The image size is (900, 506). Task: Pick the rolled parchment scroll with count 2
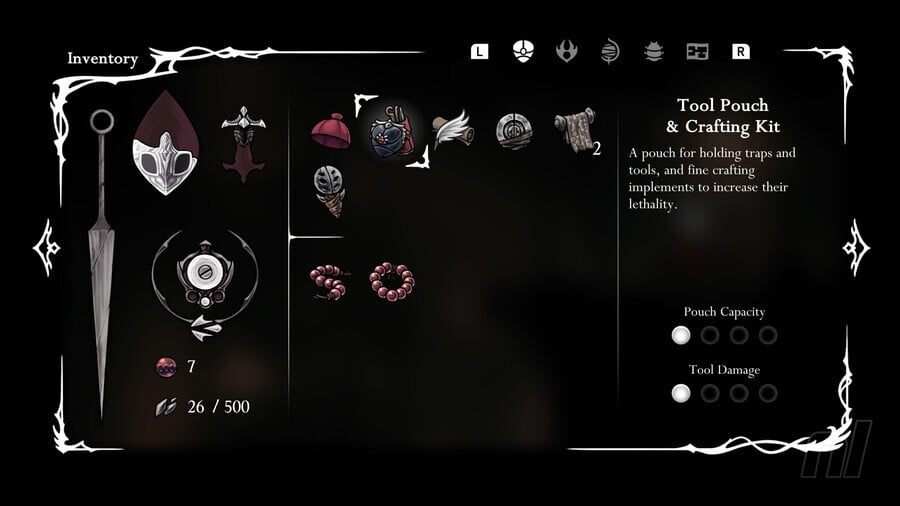[573, 131]
